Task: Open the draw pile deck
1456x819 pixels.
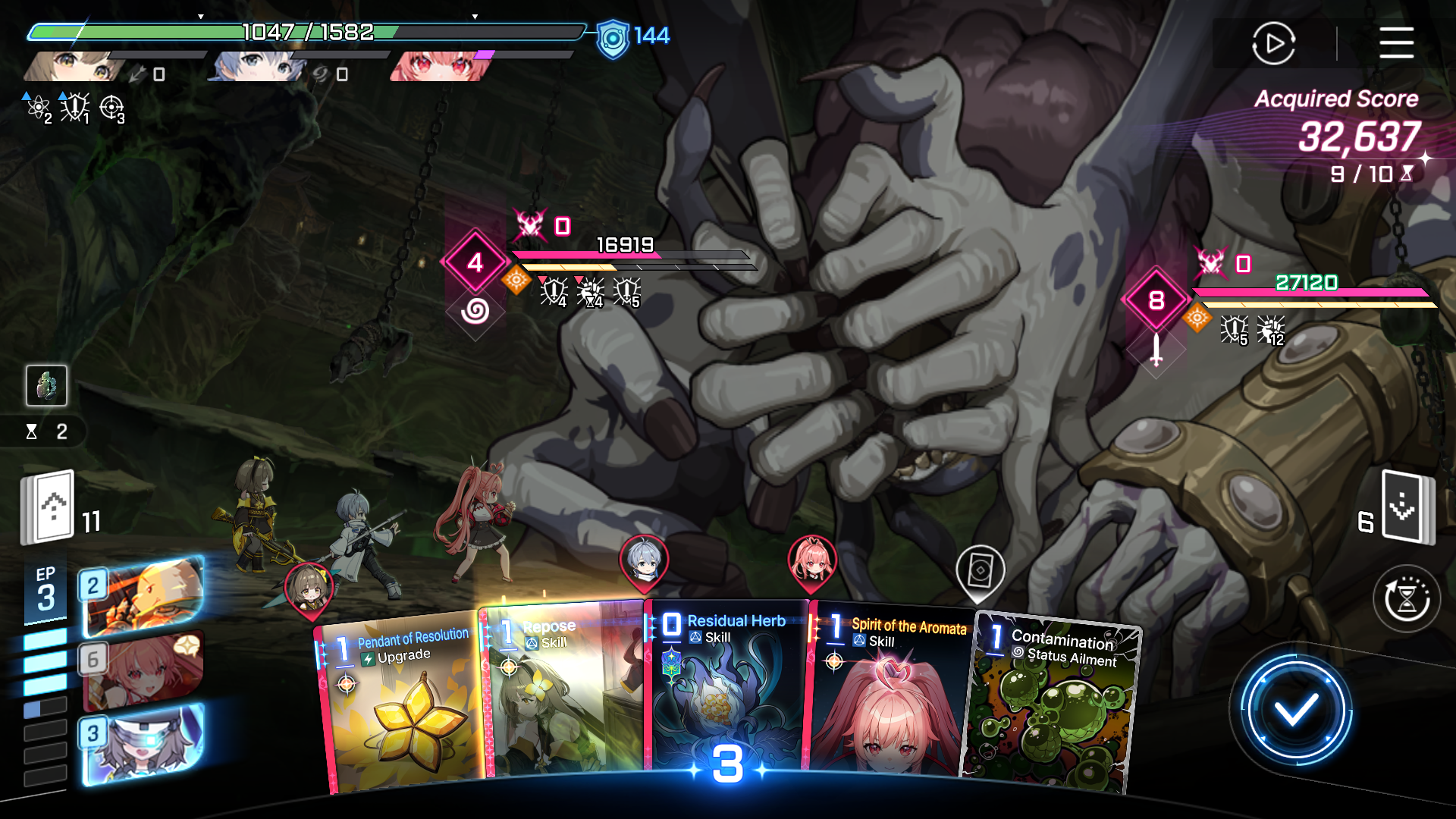Action: (x=49, y=507)
